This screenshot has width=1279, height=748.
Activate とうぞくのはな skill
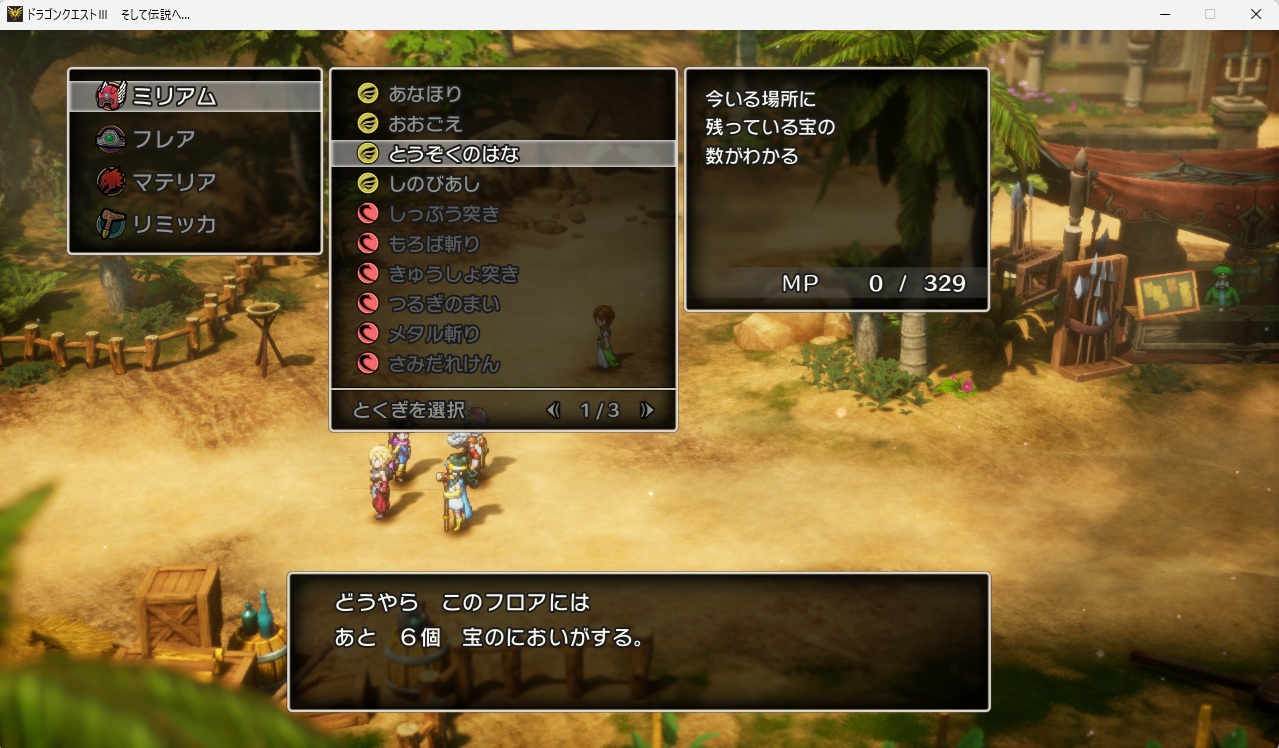[x=453, y=154]
